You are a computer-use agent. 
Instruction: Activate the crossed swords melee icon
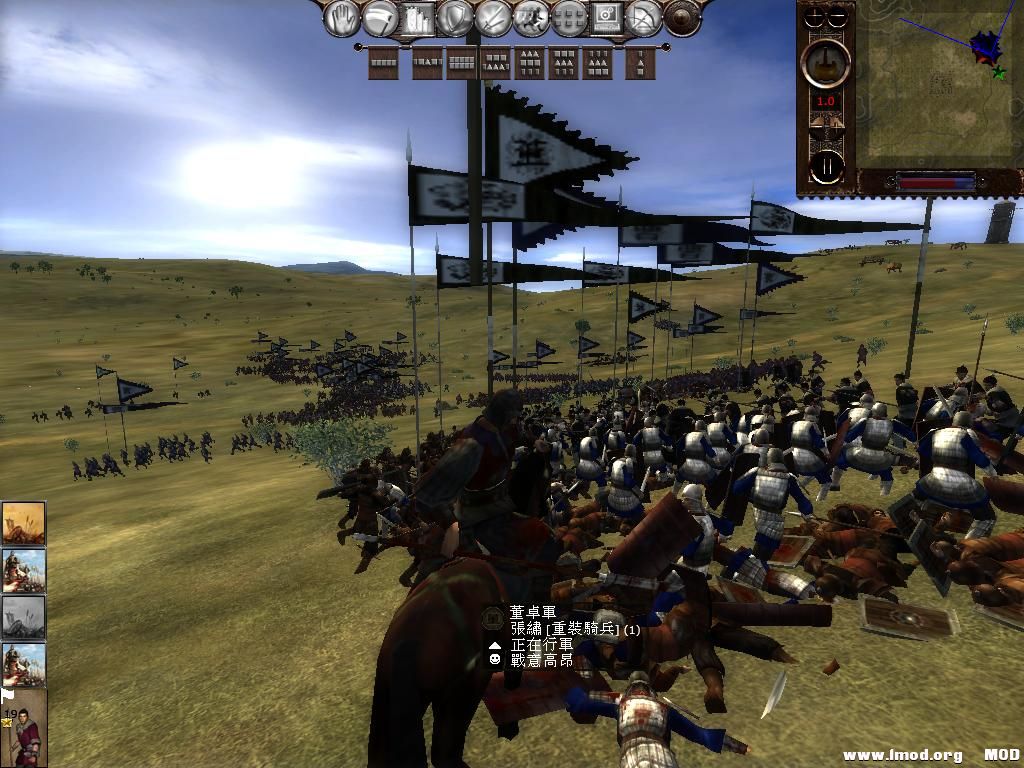click(x=492, y=18)
